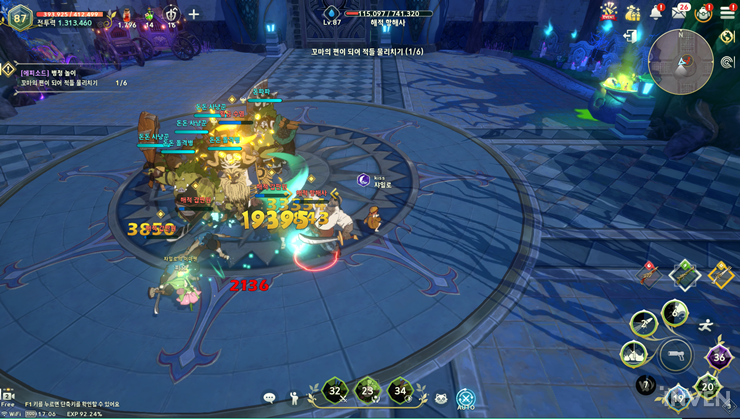This screenshot has width=740, height=419.
Task: Open the backpack inventory
Action: tap(704, 12)
